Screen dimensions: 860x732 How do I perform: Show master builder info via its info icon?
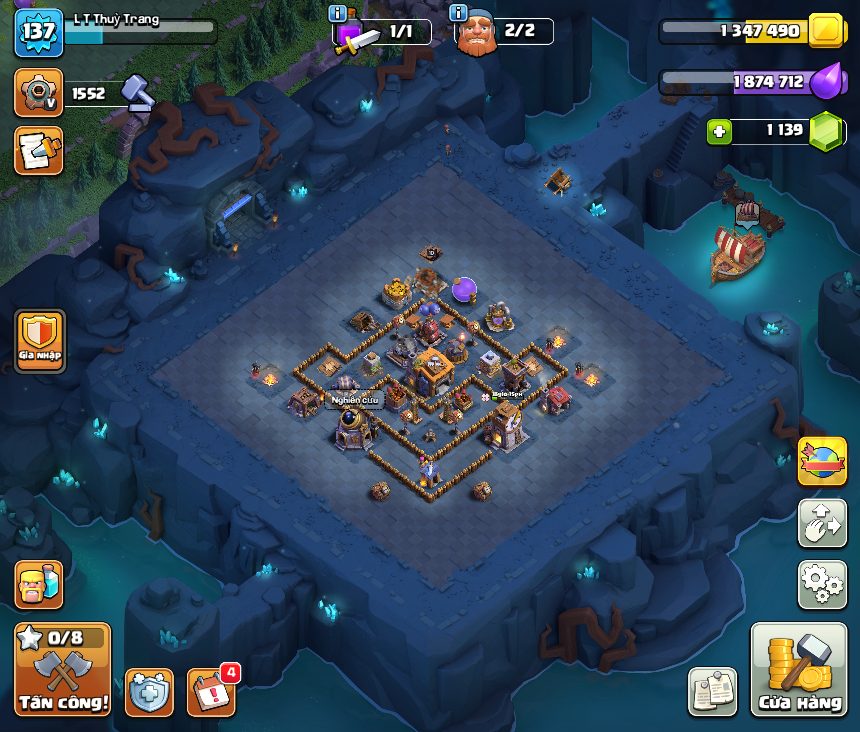point(459,13)
